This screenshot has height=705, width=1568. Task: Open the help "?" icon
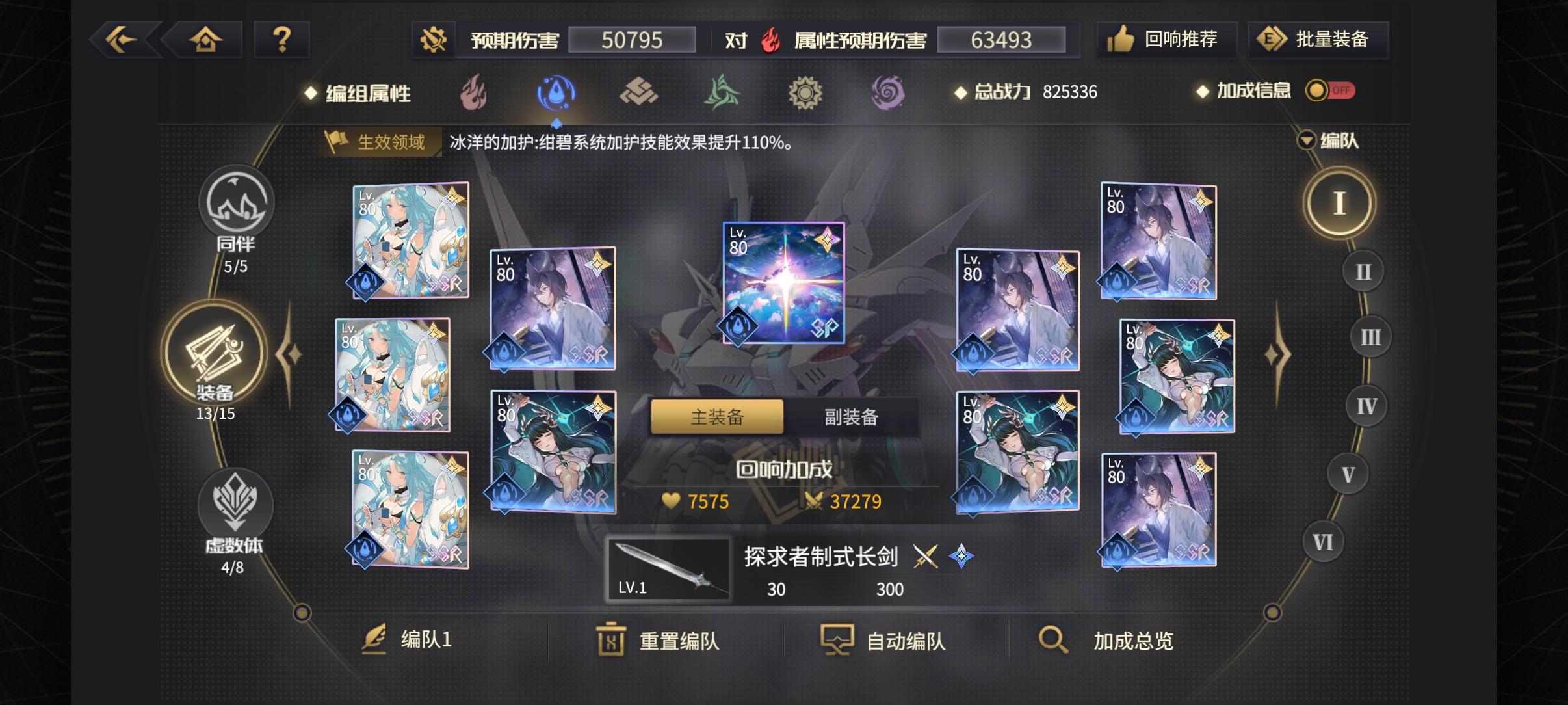[x=283, y=39]
